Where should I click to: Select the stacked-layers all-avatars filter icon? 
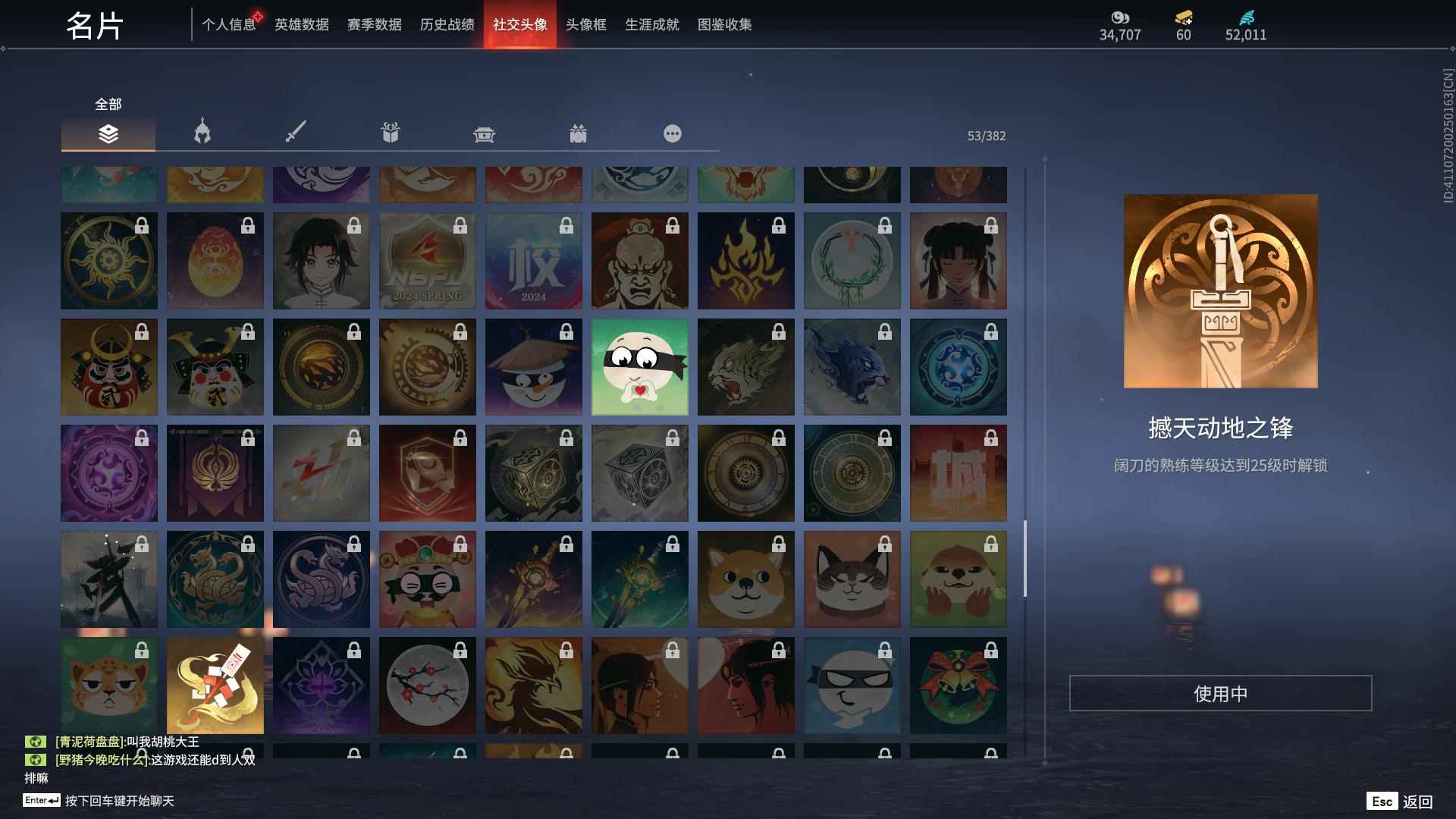108,133
